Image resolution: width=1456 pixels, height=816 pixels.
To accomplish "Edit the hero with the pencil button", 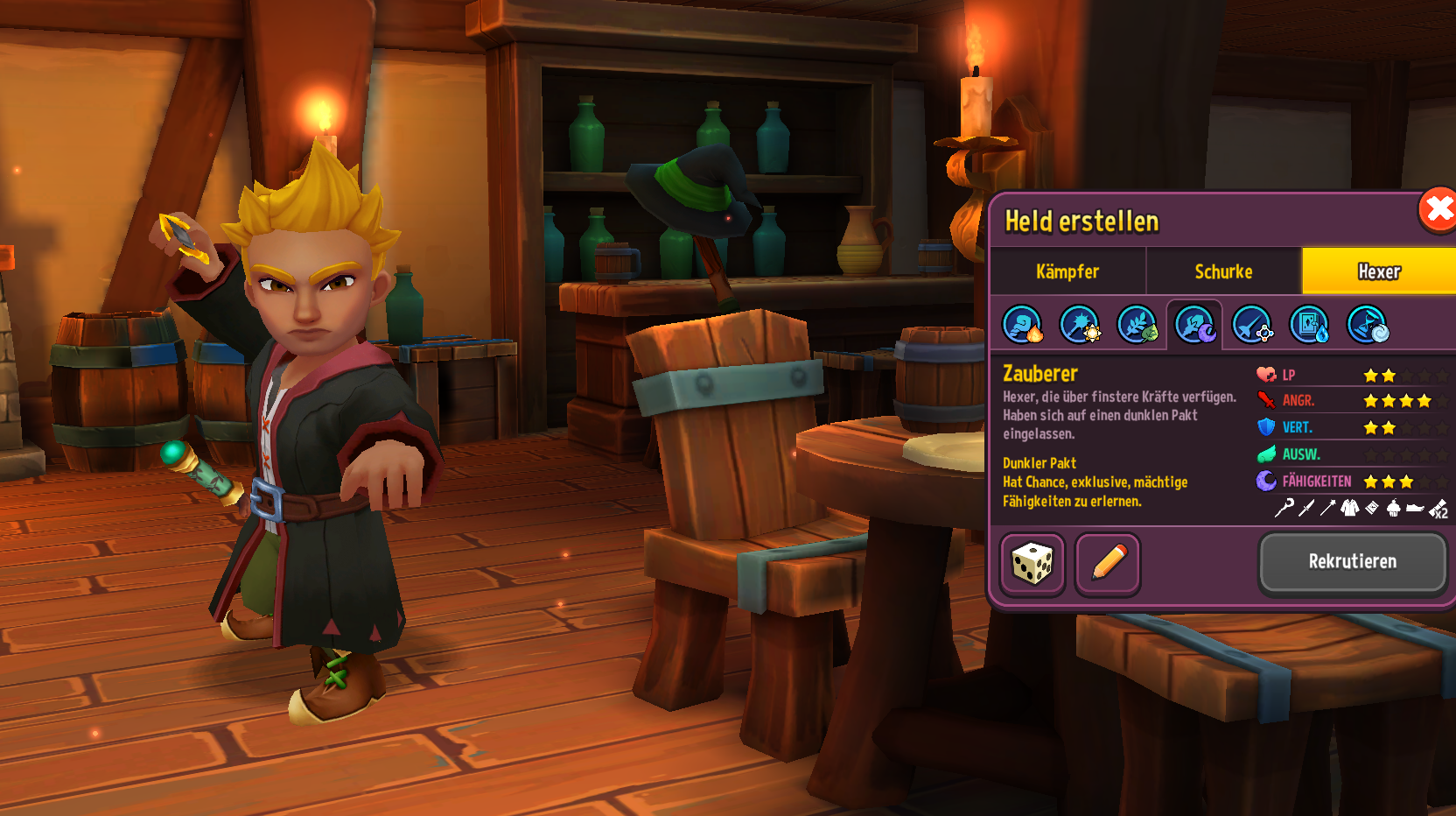I will point(1108,564).
